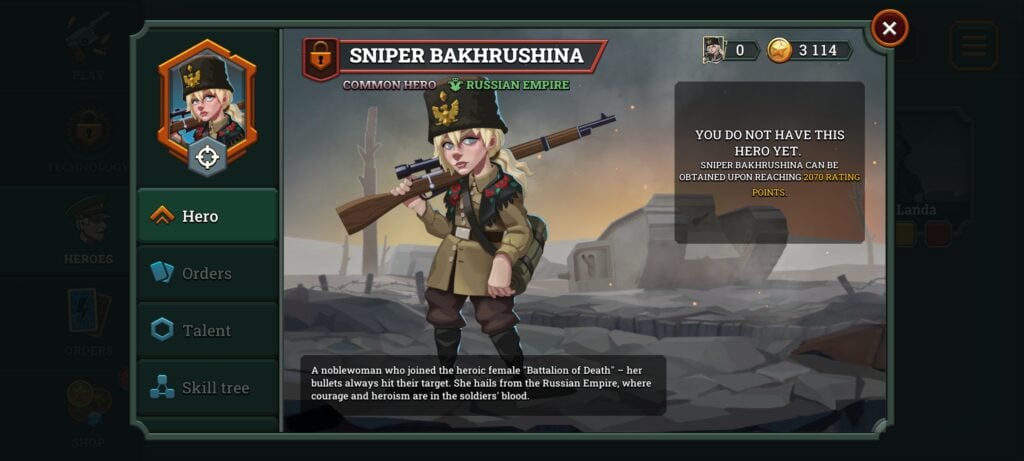Close the Sniper Bakhrushina hero panel

[889, 28]
